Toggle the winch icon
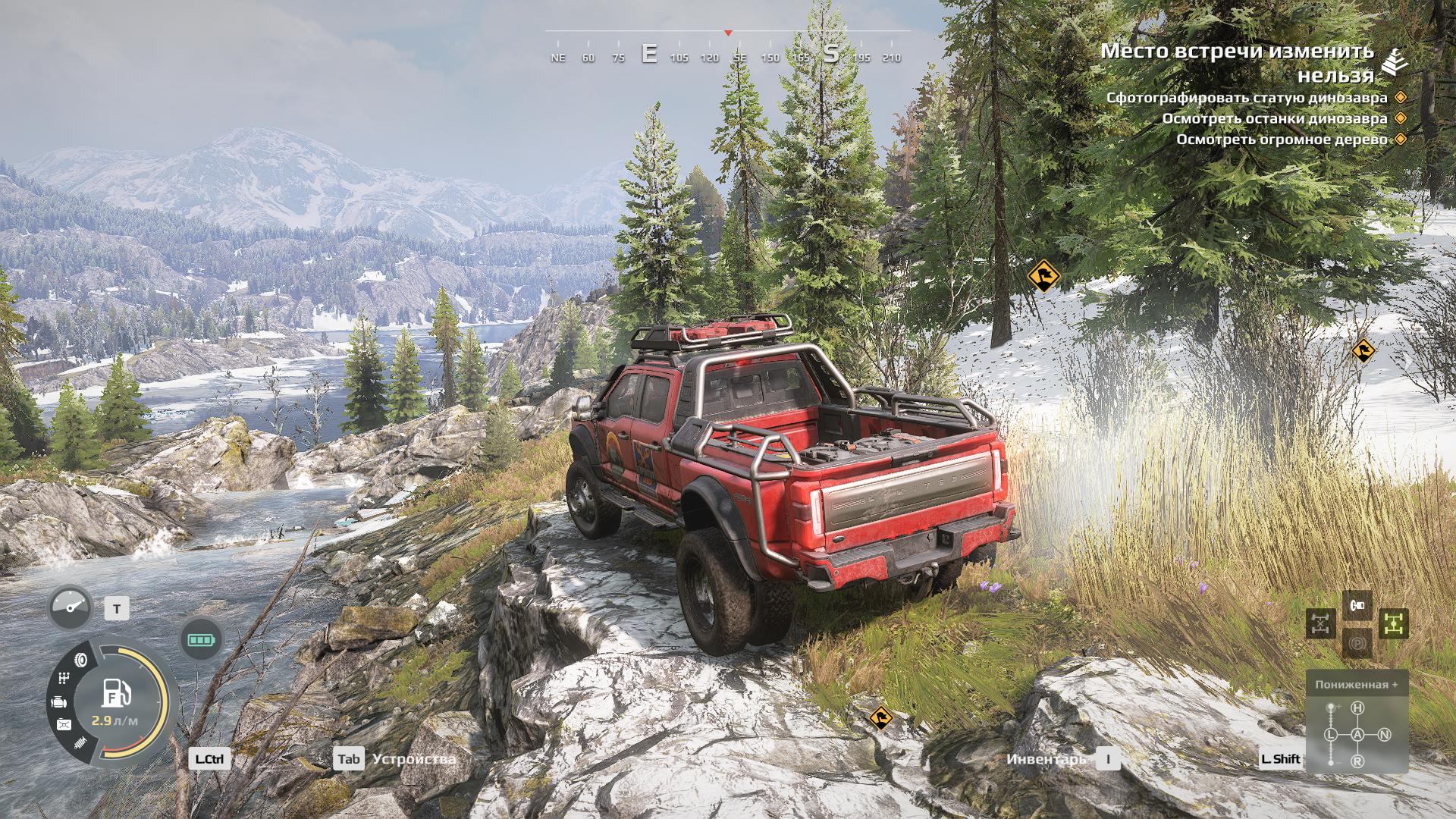Viewport: 1456px width, 819px height. coord(1357,605)
